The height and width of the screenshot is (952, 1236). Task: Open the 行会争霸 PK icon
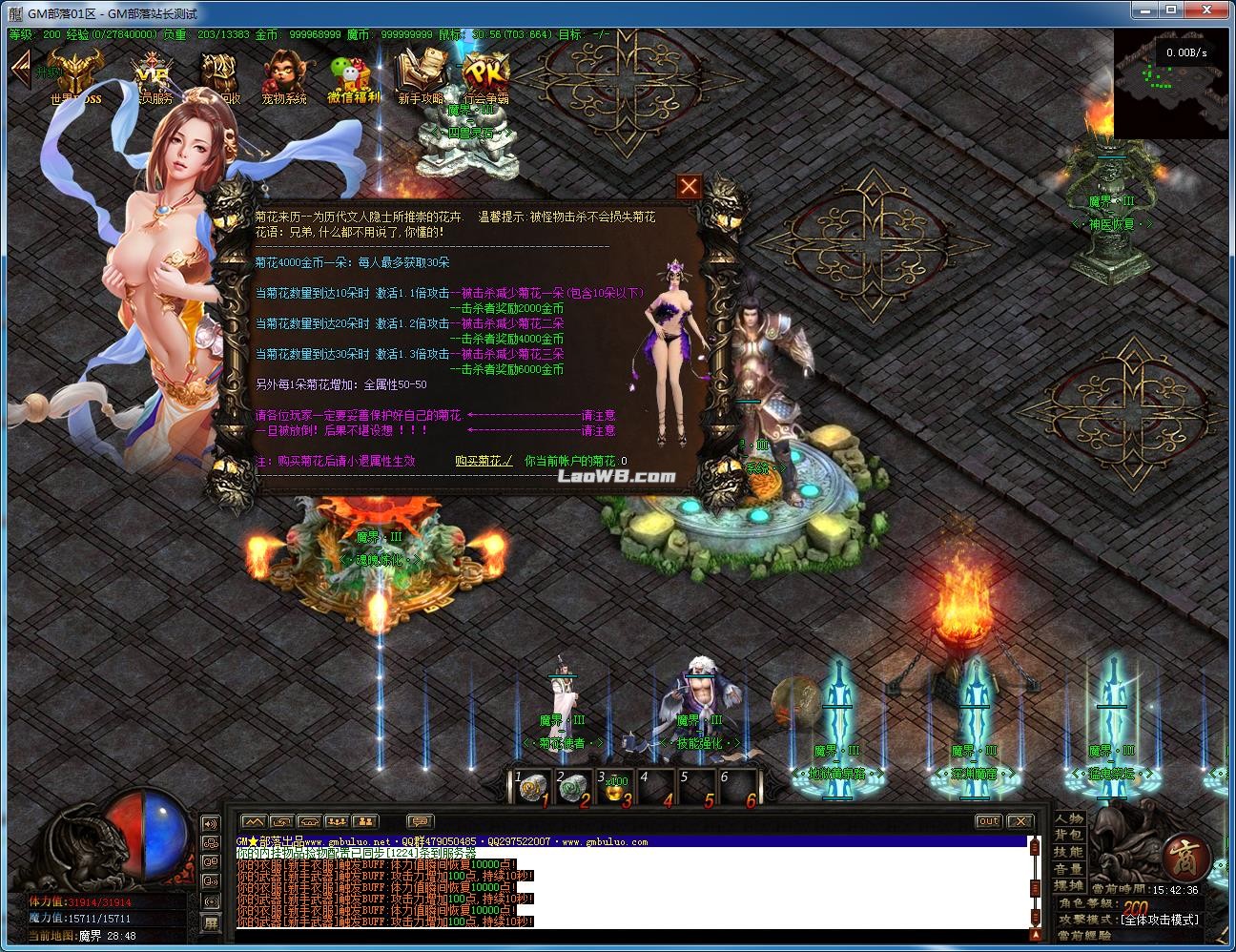[x=485, y=76]
